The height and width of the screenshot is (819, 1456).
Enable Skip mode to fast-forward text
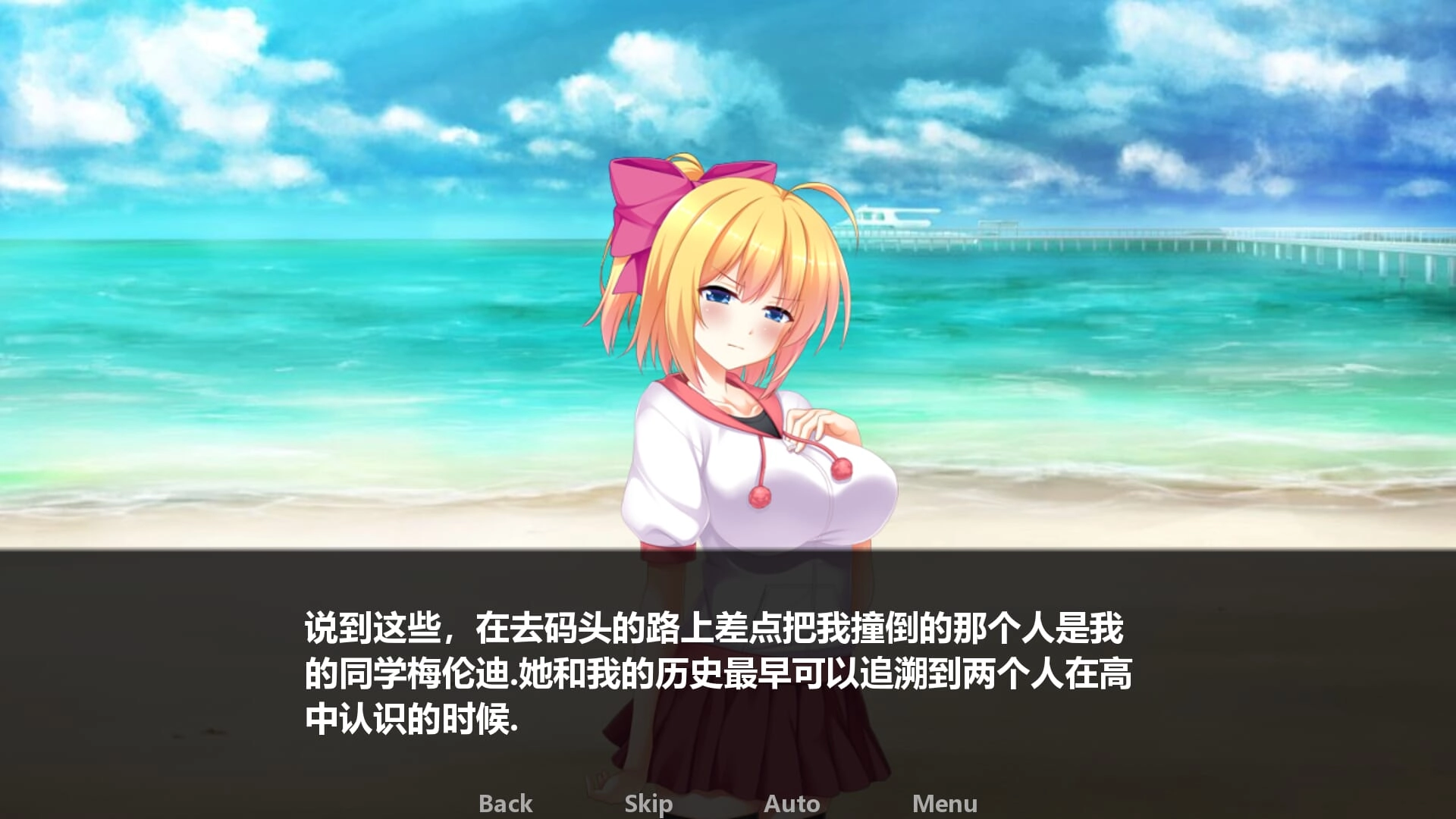point(648,802)
